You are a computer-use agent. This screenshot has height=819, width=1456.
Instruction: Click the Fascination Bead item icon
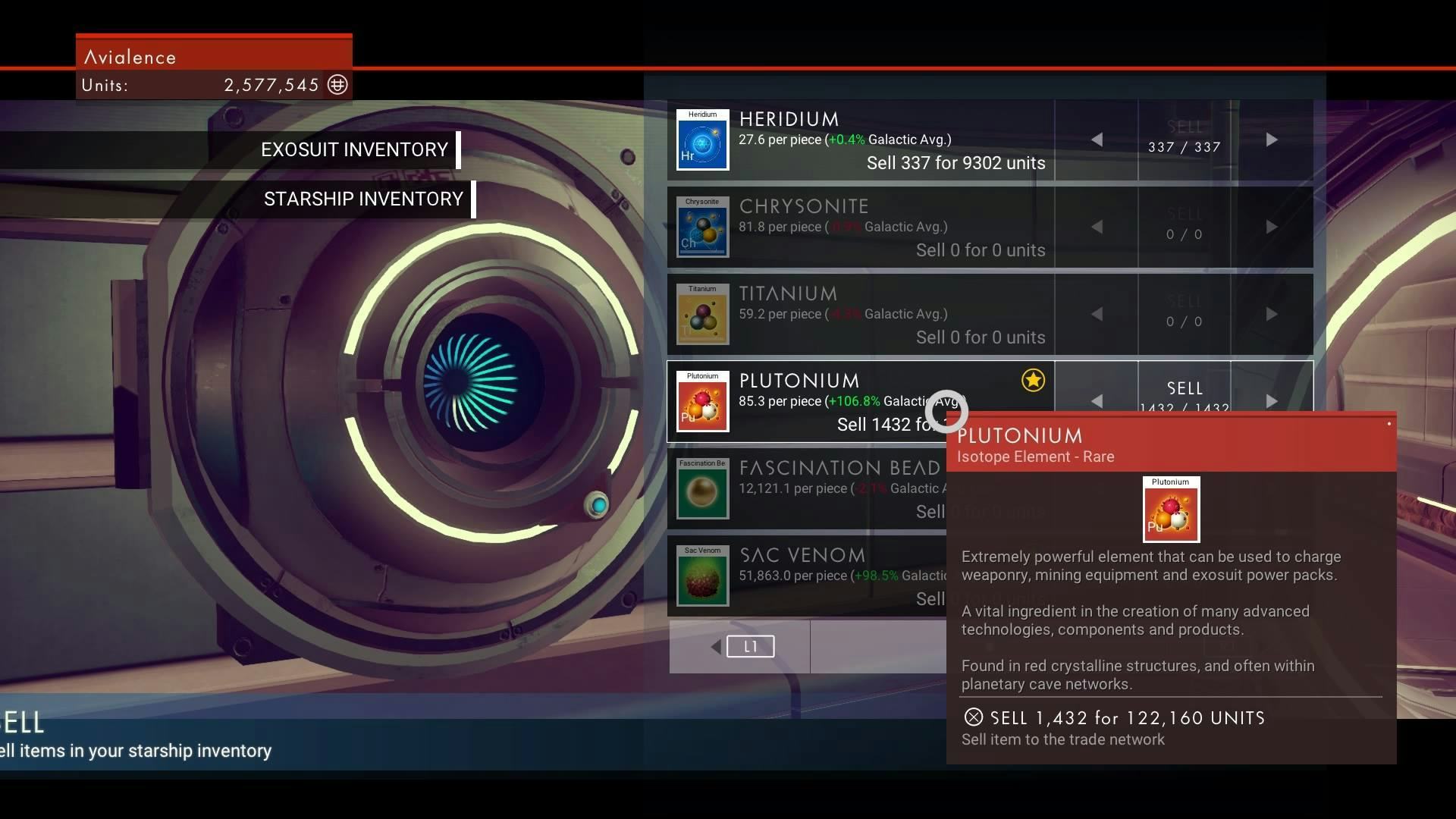(702, 489)
